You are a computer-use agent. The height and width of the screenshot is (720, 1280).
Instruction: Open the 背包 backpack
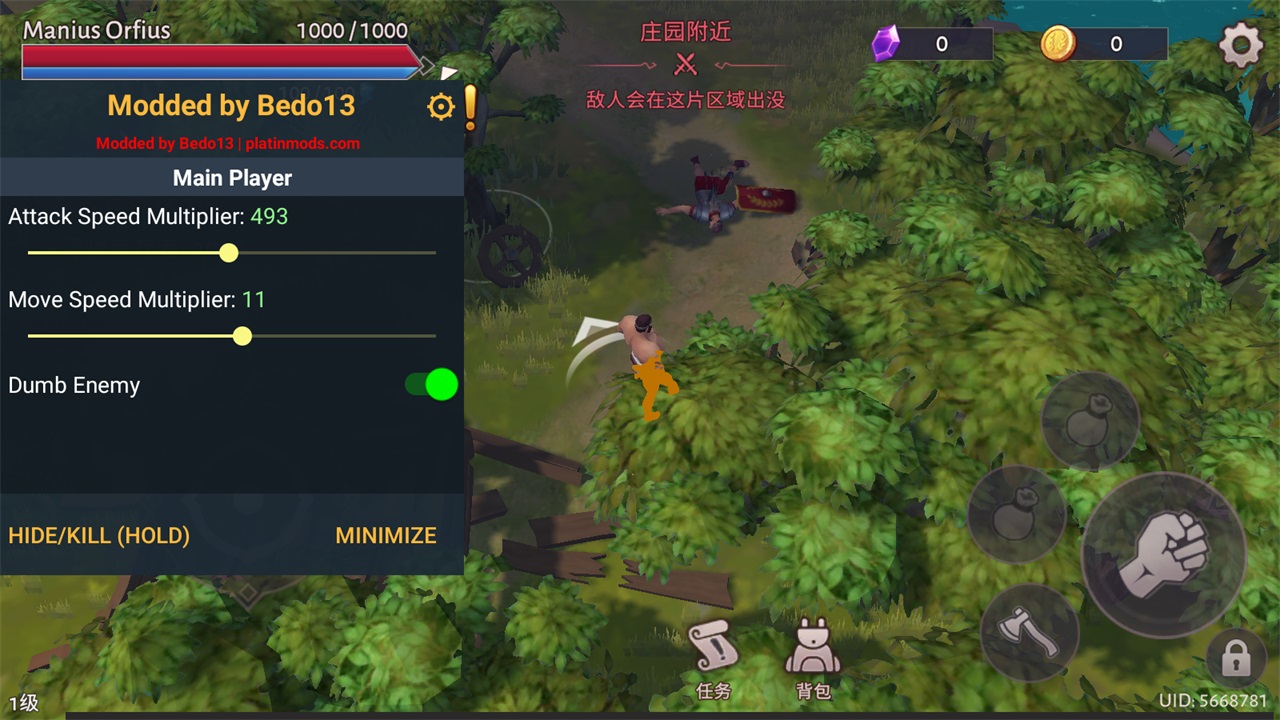(812, 658)
